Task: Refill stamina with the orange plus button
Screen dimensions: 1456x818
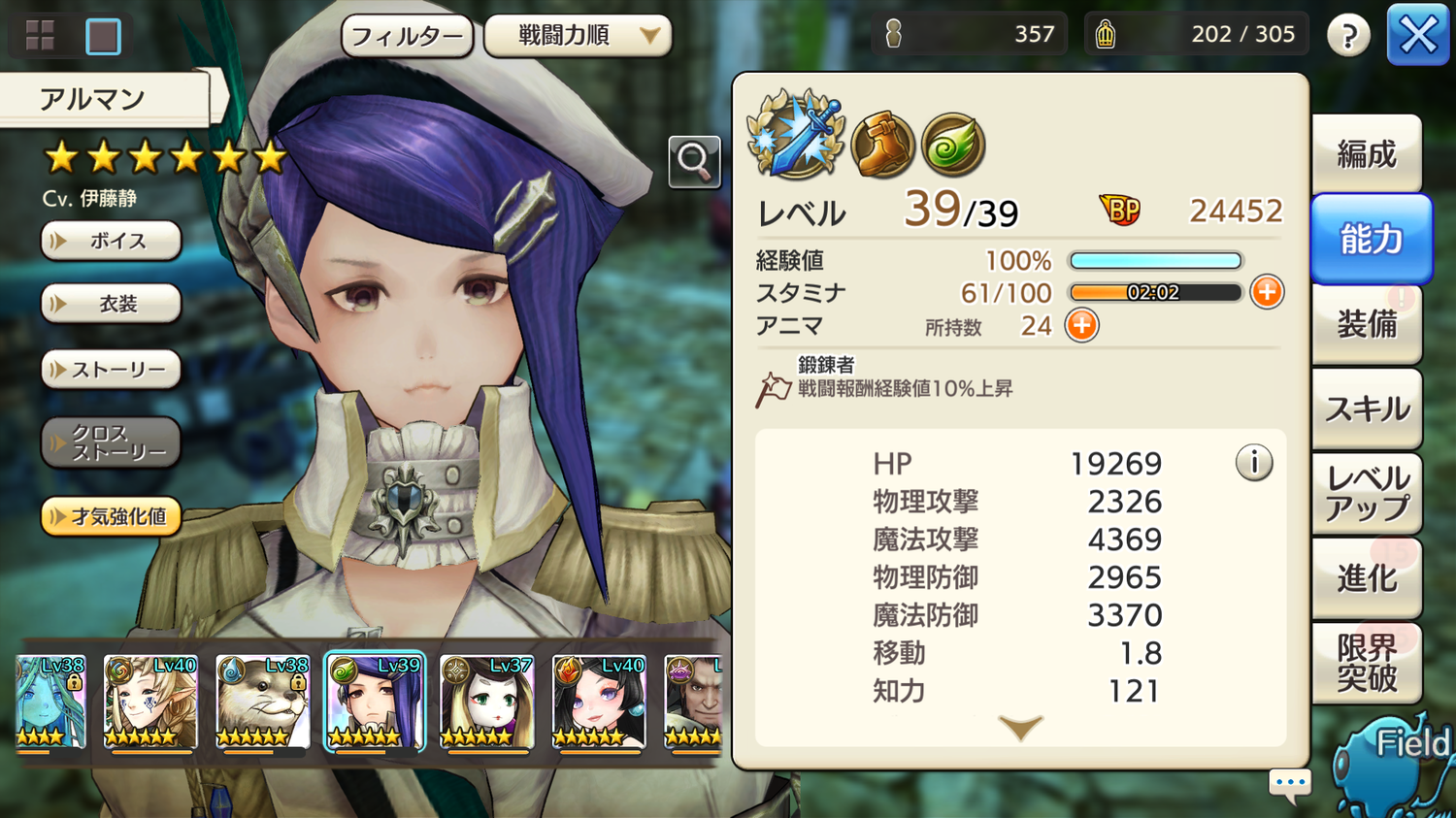Action: (1267, 292)
